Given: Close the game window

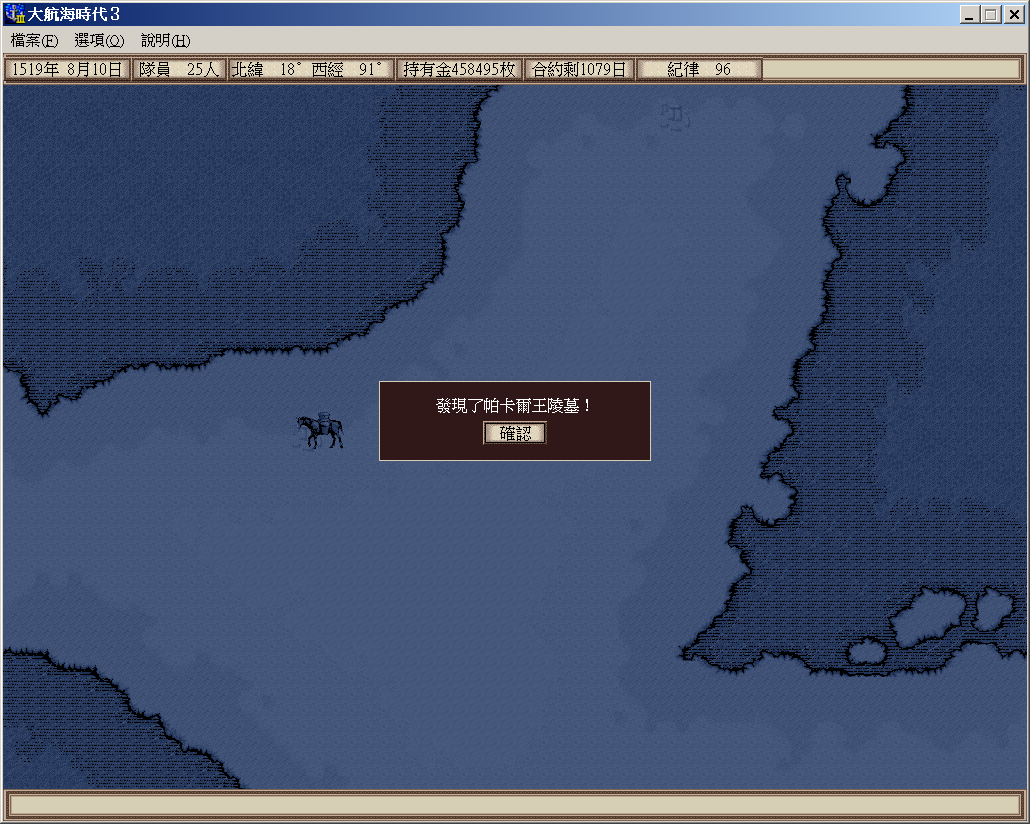Looking at the screenshot, I should [1013, 15].
